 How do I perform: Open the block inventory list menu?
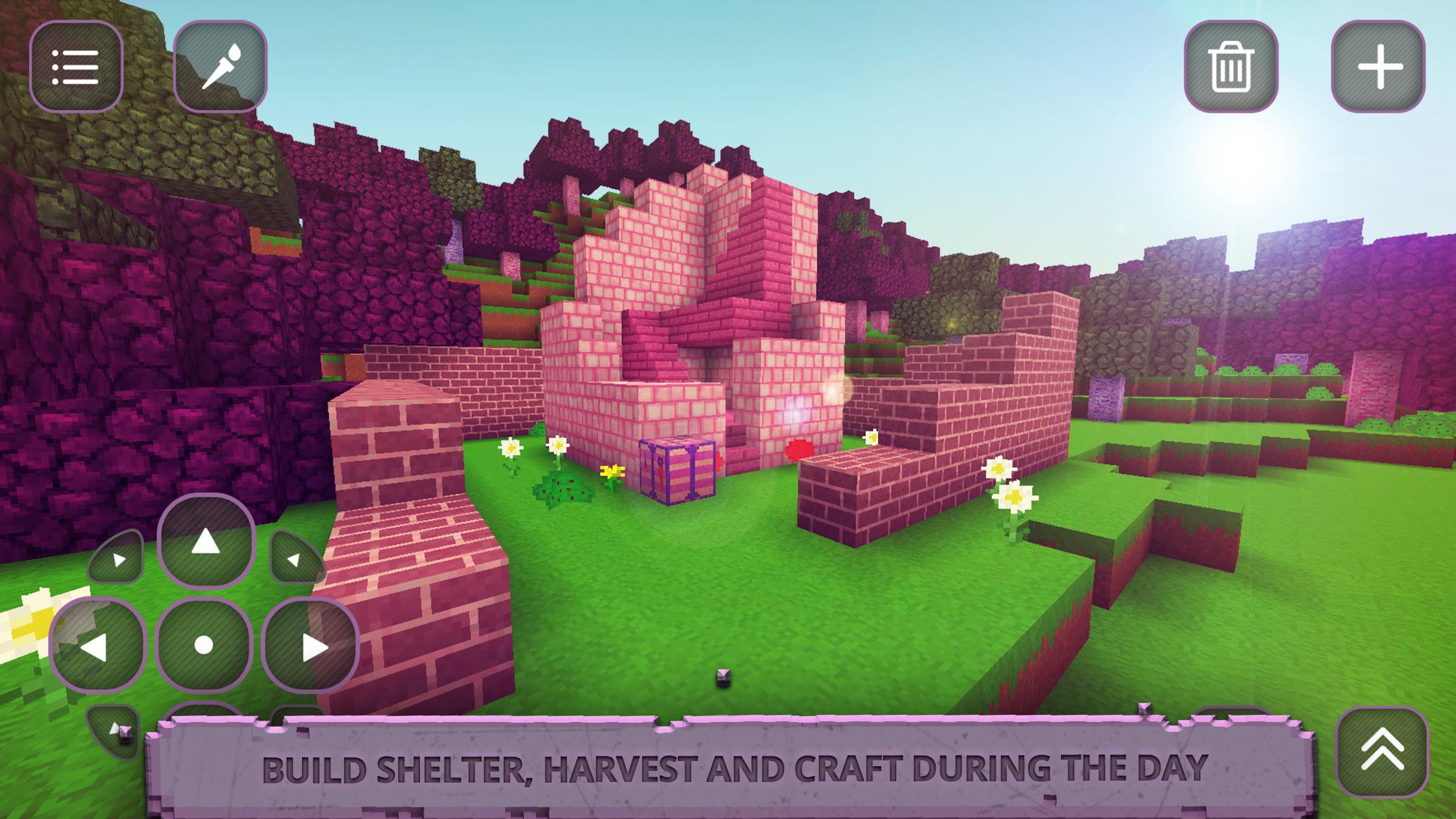(x=77, y=66)
